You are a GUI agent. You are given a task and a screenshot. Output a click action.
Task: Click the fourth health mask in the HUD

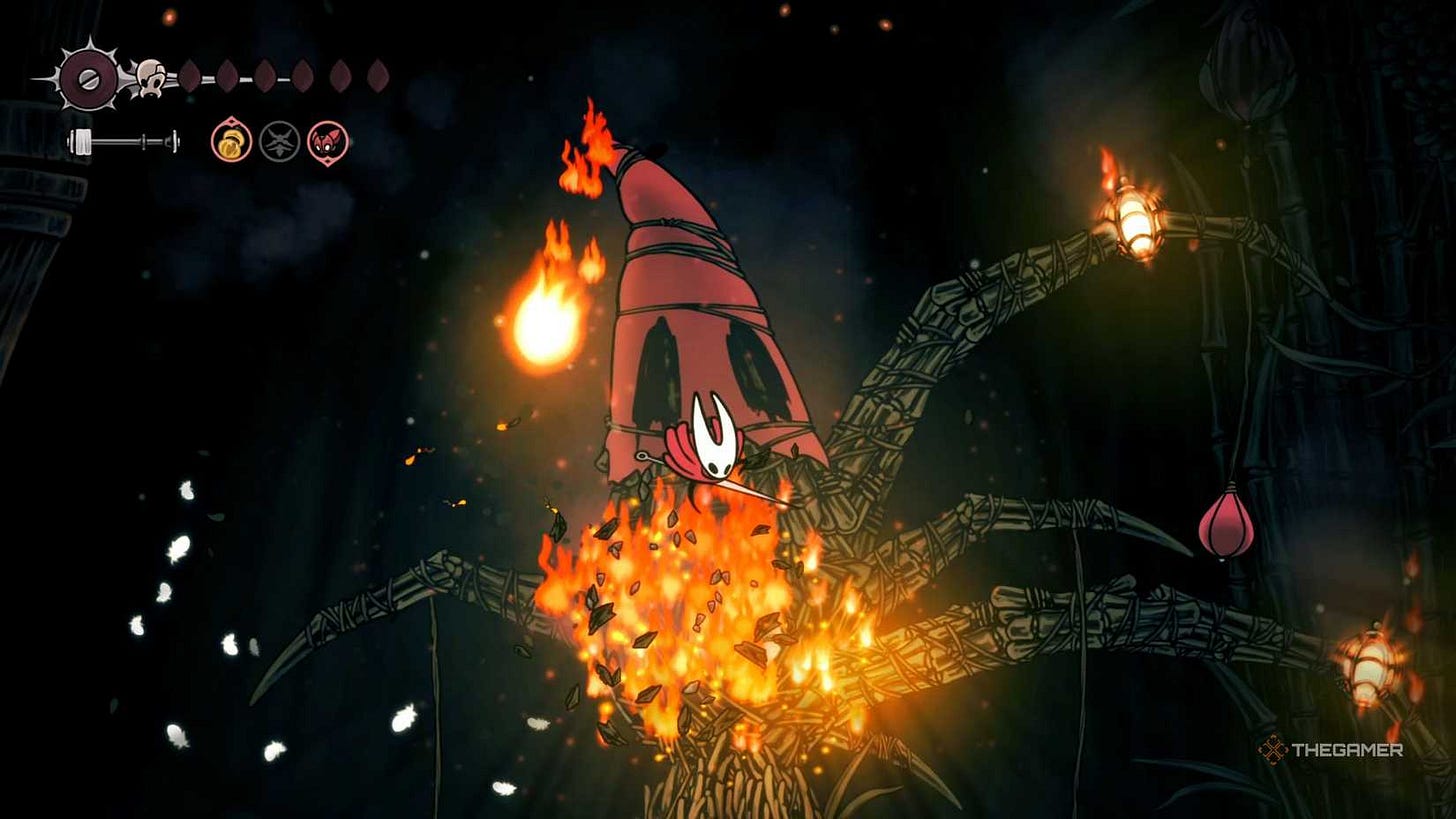(303, 76)
